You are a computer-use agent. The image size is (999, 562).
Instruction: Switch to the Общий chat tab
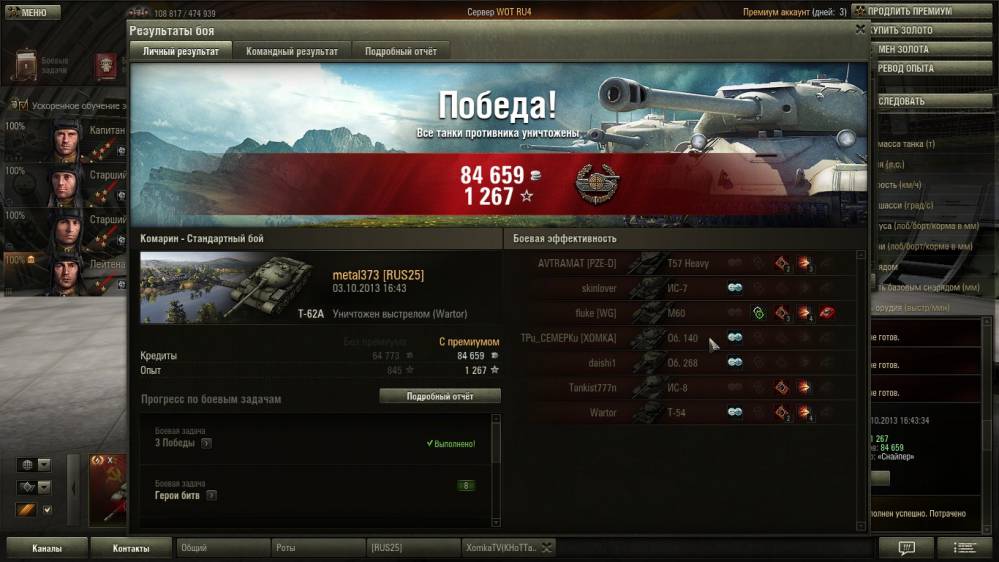[x=222, y=548]
